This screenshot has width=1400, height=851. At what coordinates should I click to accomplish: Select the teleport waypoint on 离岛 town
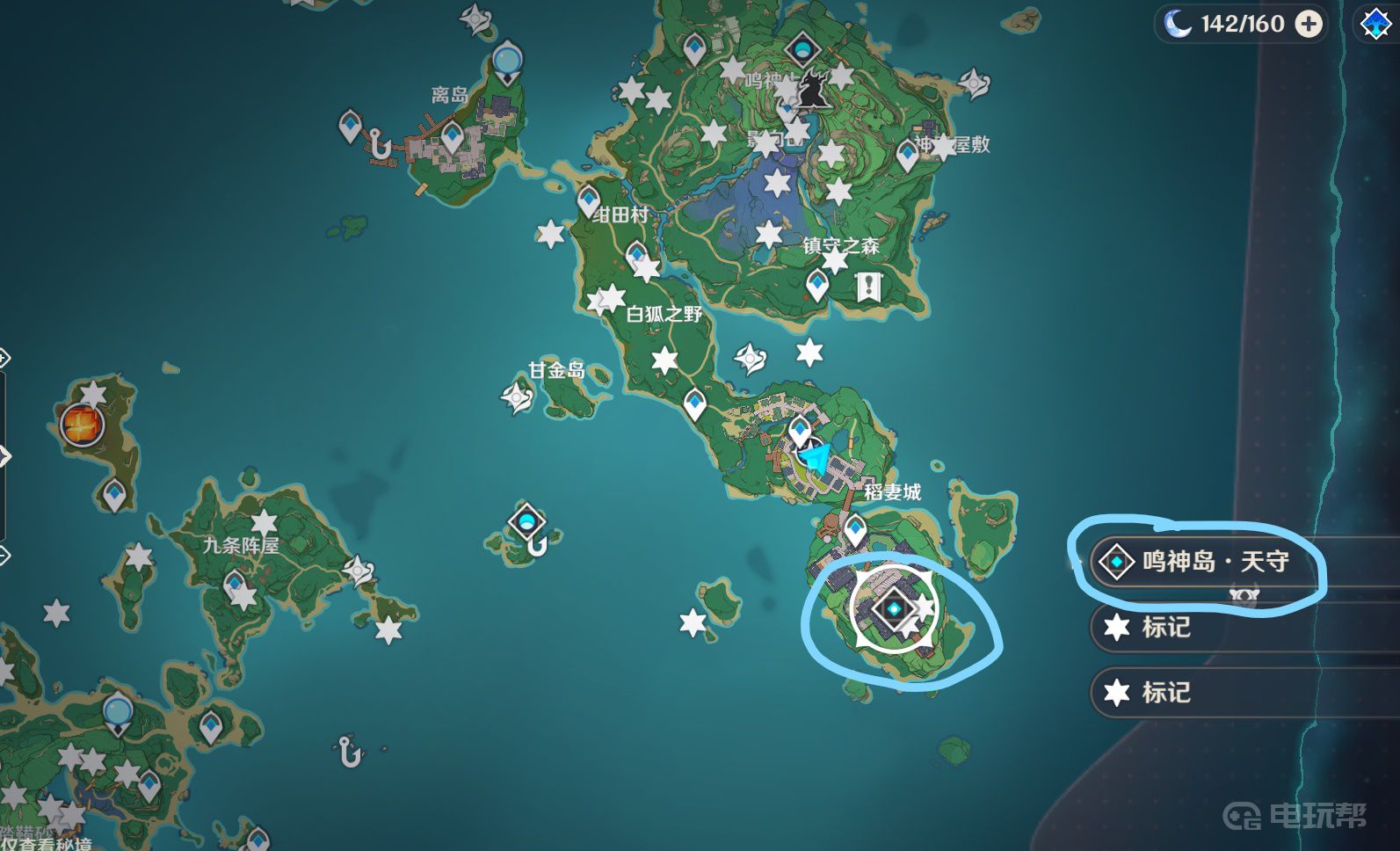click(x=452, y=138)
